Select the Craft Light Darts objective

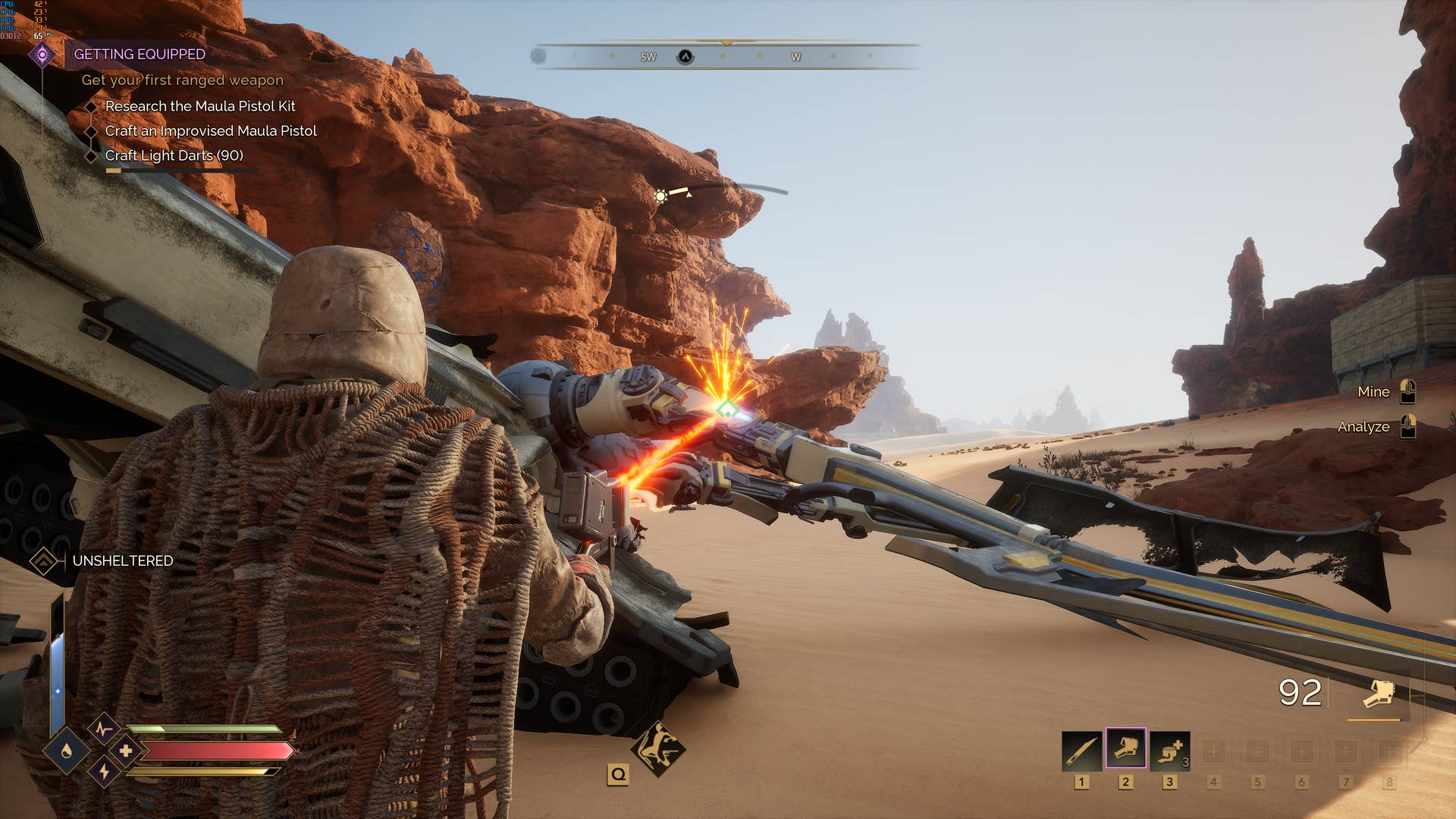coord(174,155)
